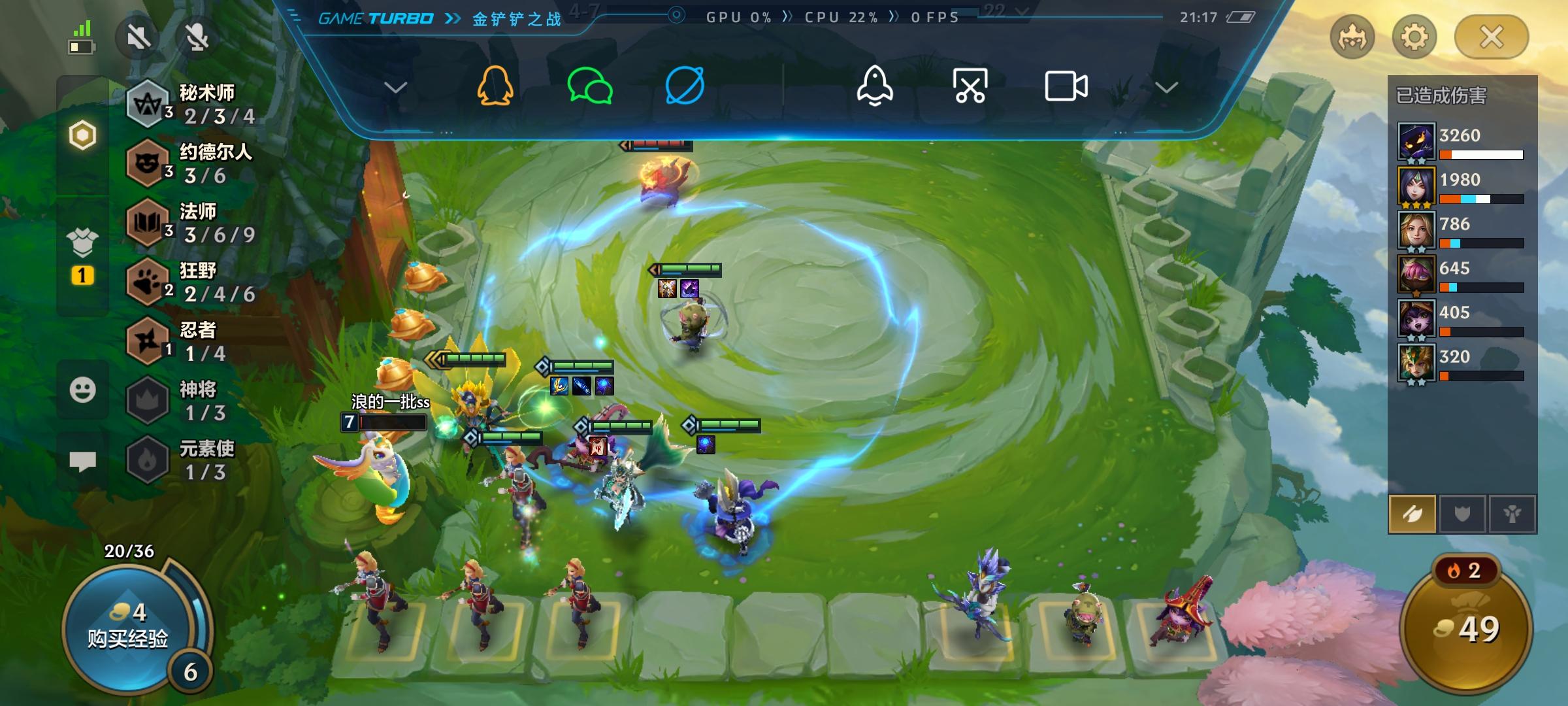Viewport: 1568px width, 706px height.
Task: Collapse the Game Turbo panel left chevron
Action: pos(395,87)
